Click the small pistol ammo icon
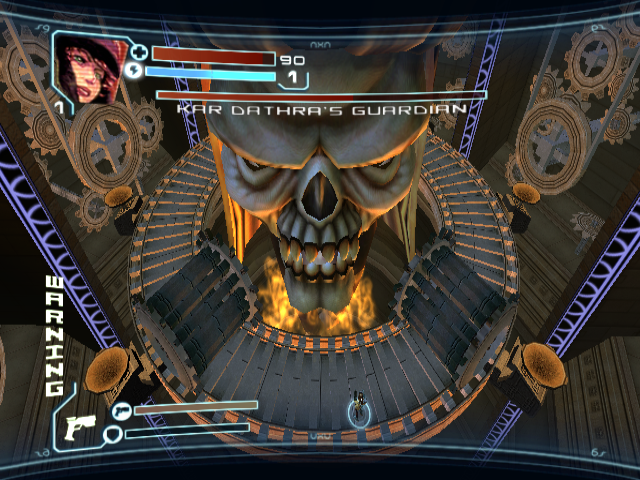This screenshot has height=480, width=640. tap(121, 409)
